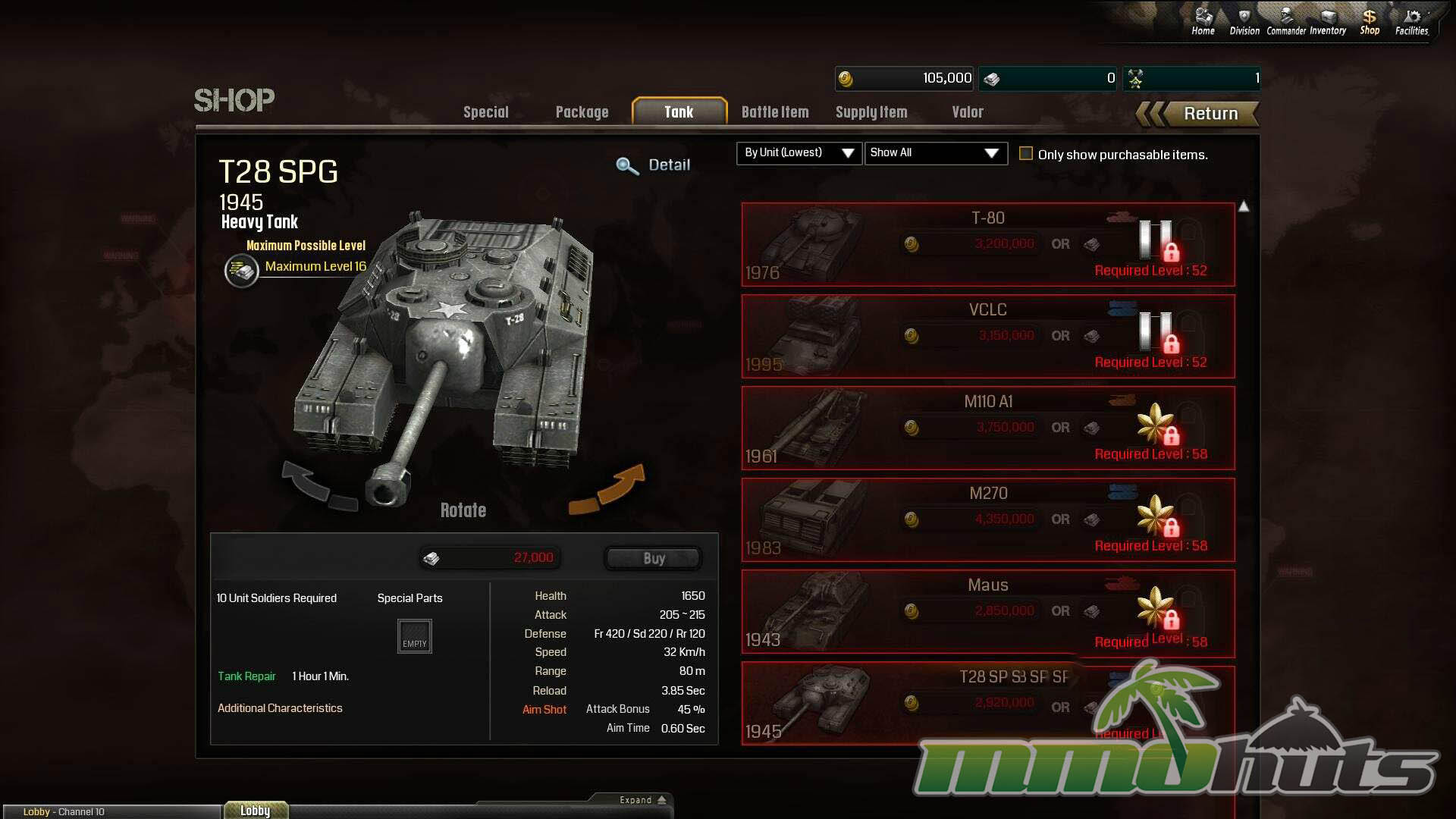Open the Package shop tab
Screen dimensions: 1456x819
tap(582, 112)
